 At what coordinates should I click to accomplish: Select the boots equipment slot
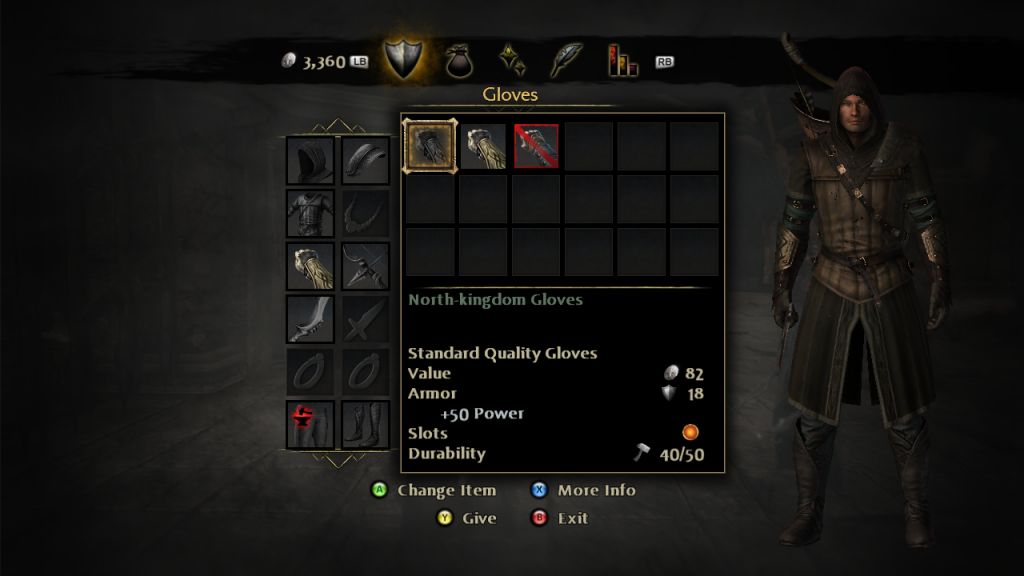[x=365, y=424]
